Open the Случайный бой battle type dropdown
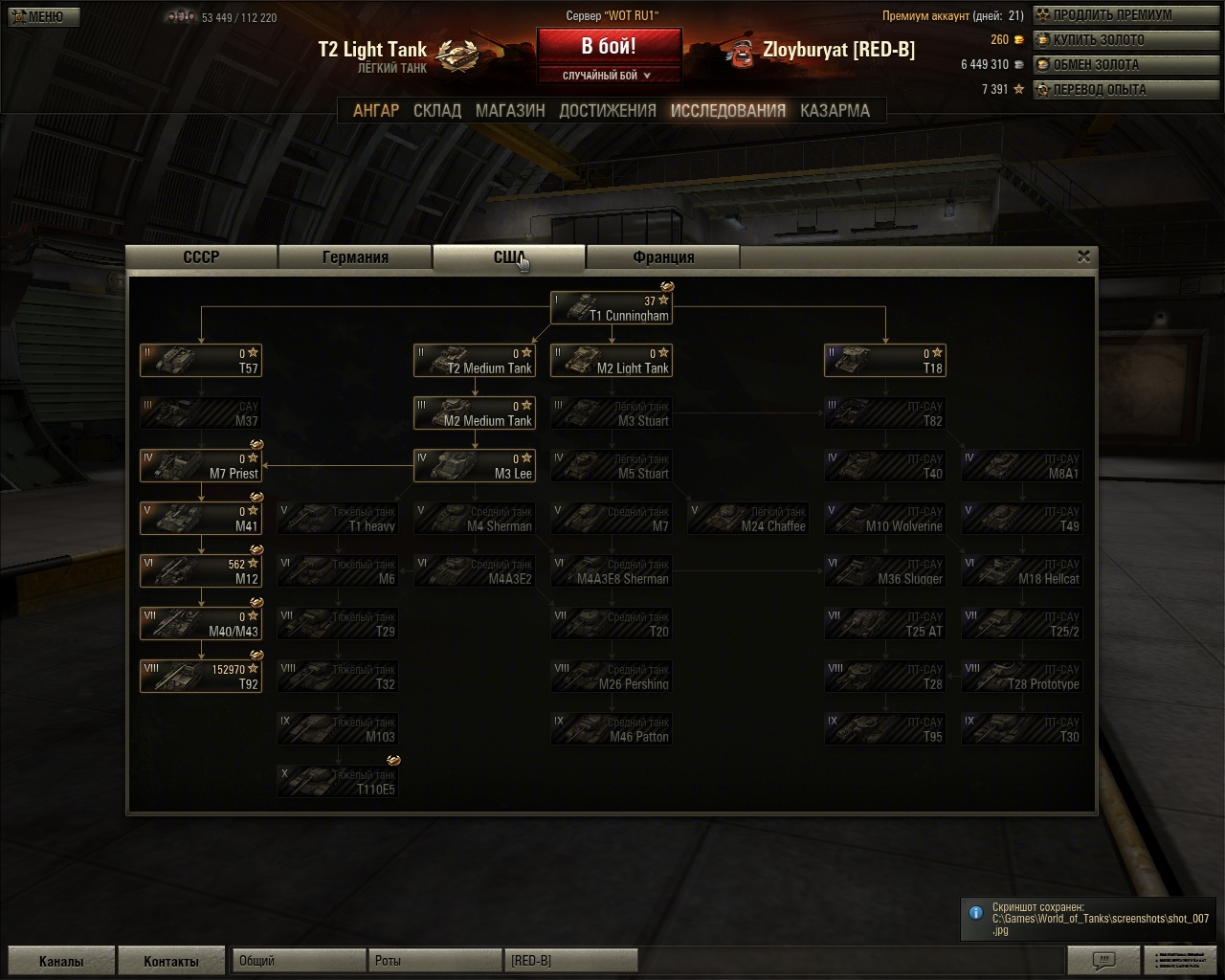The width and height of the screenshot is (1225, 980). [609, 76]
